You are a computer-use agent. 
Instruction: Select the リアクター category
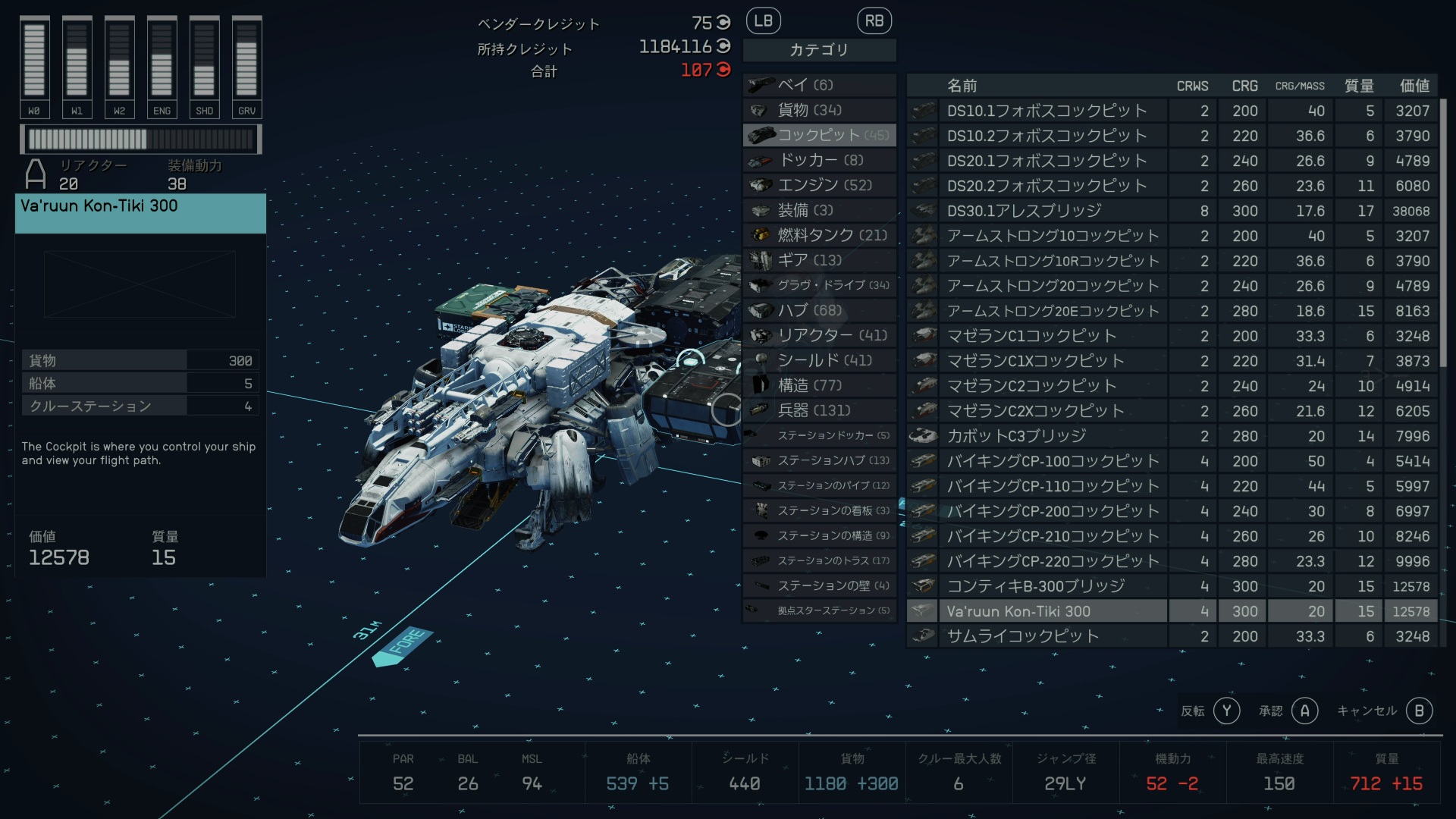click(819, 335)
